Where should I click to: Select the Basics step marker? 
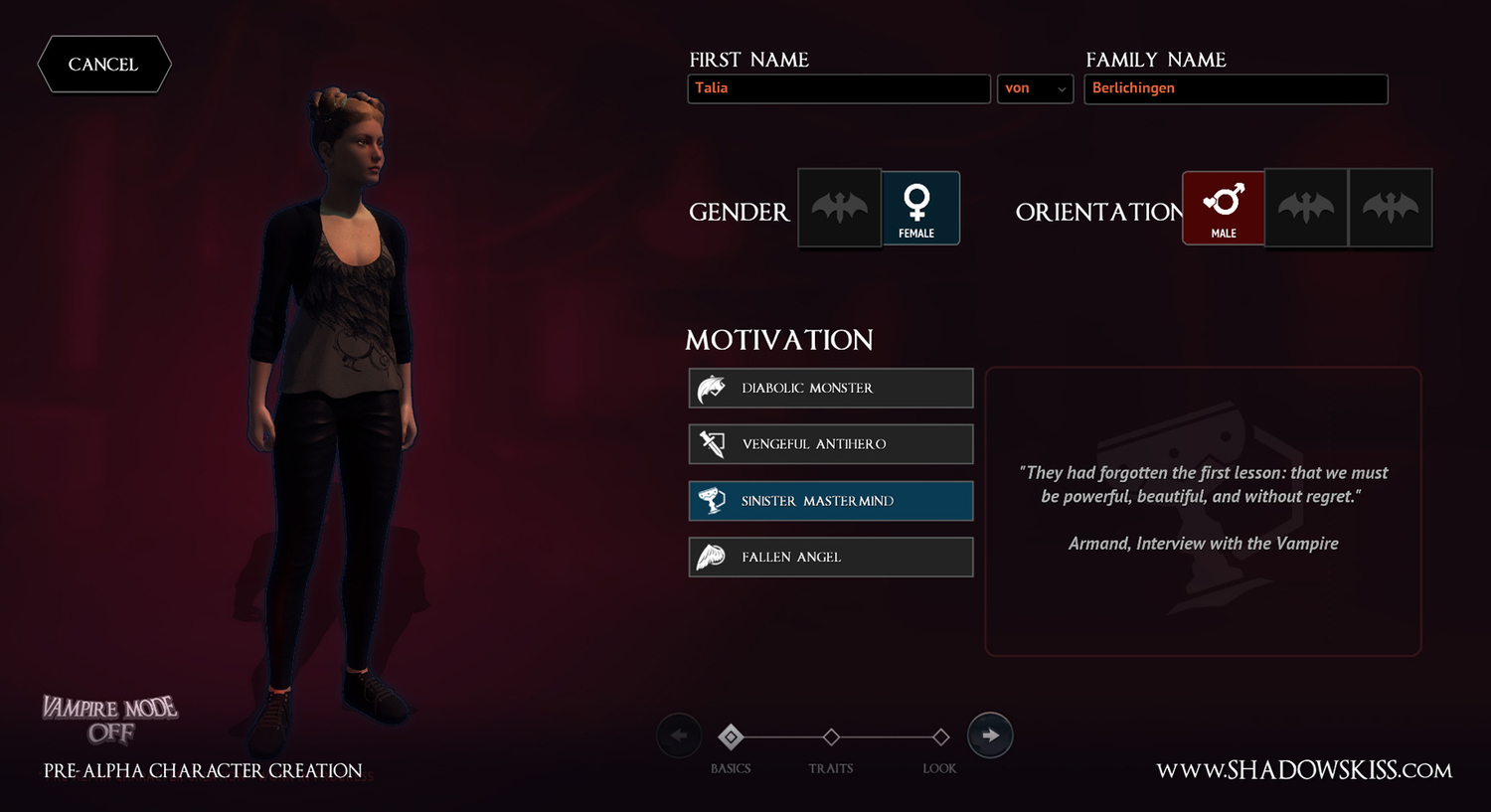point(731,737)
